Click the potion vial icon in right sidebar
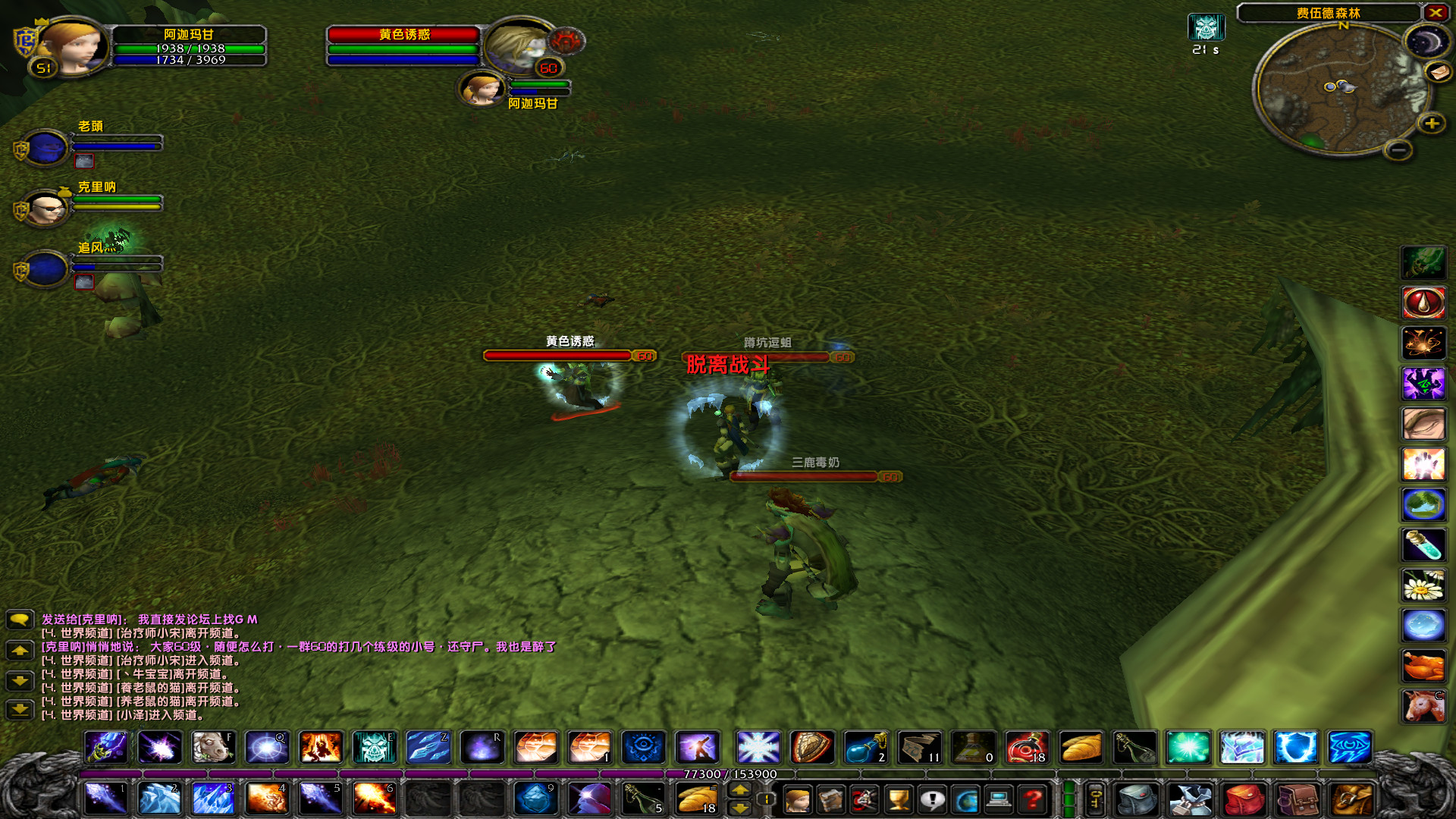This screenshot has height=819, width=1456. click(1424, 544)
